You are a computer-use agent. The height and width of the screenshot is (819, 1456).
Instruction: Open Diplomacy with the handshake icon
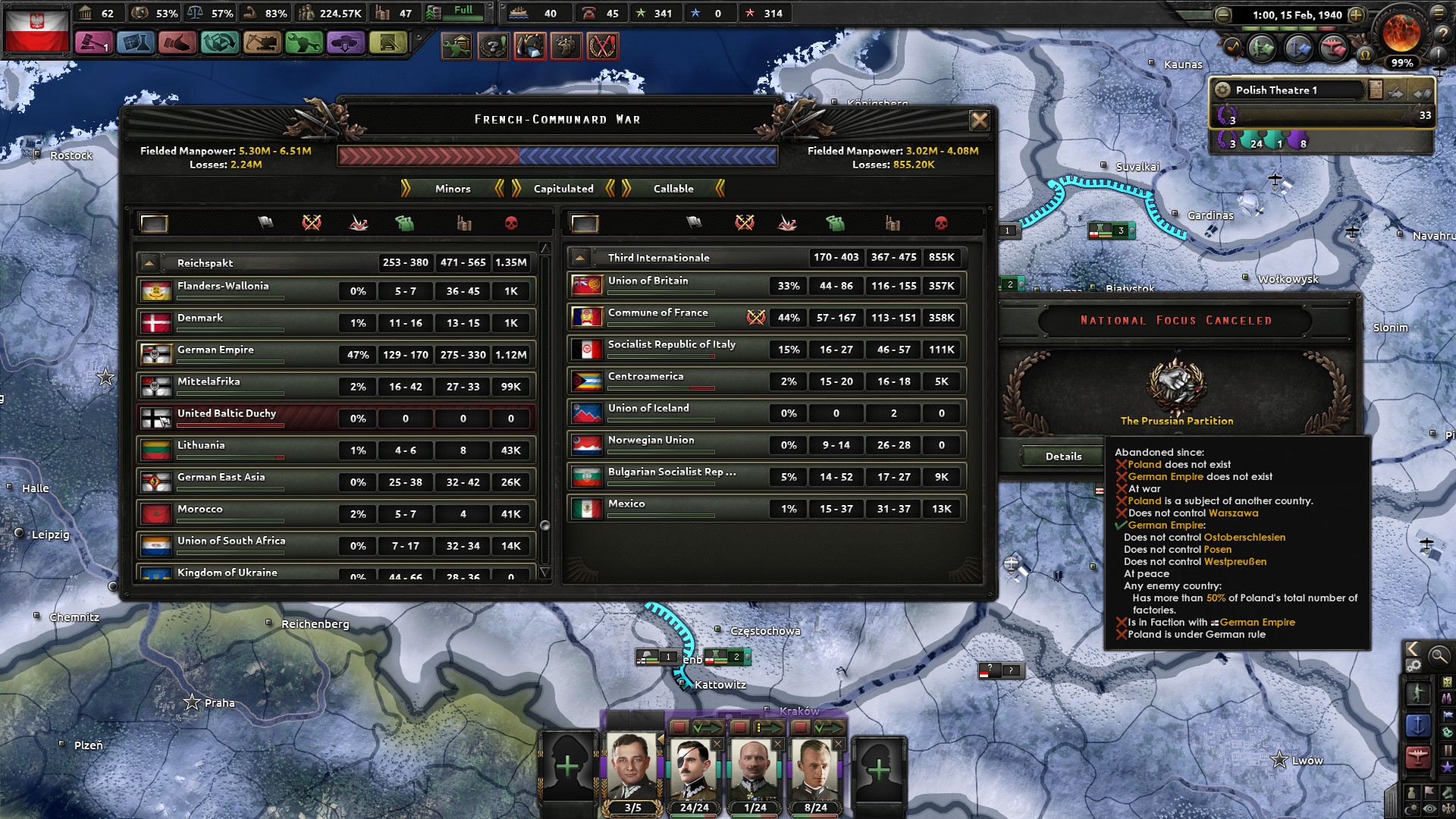177,42
